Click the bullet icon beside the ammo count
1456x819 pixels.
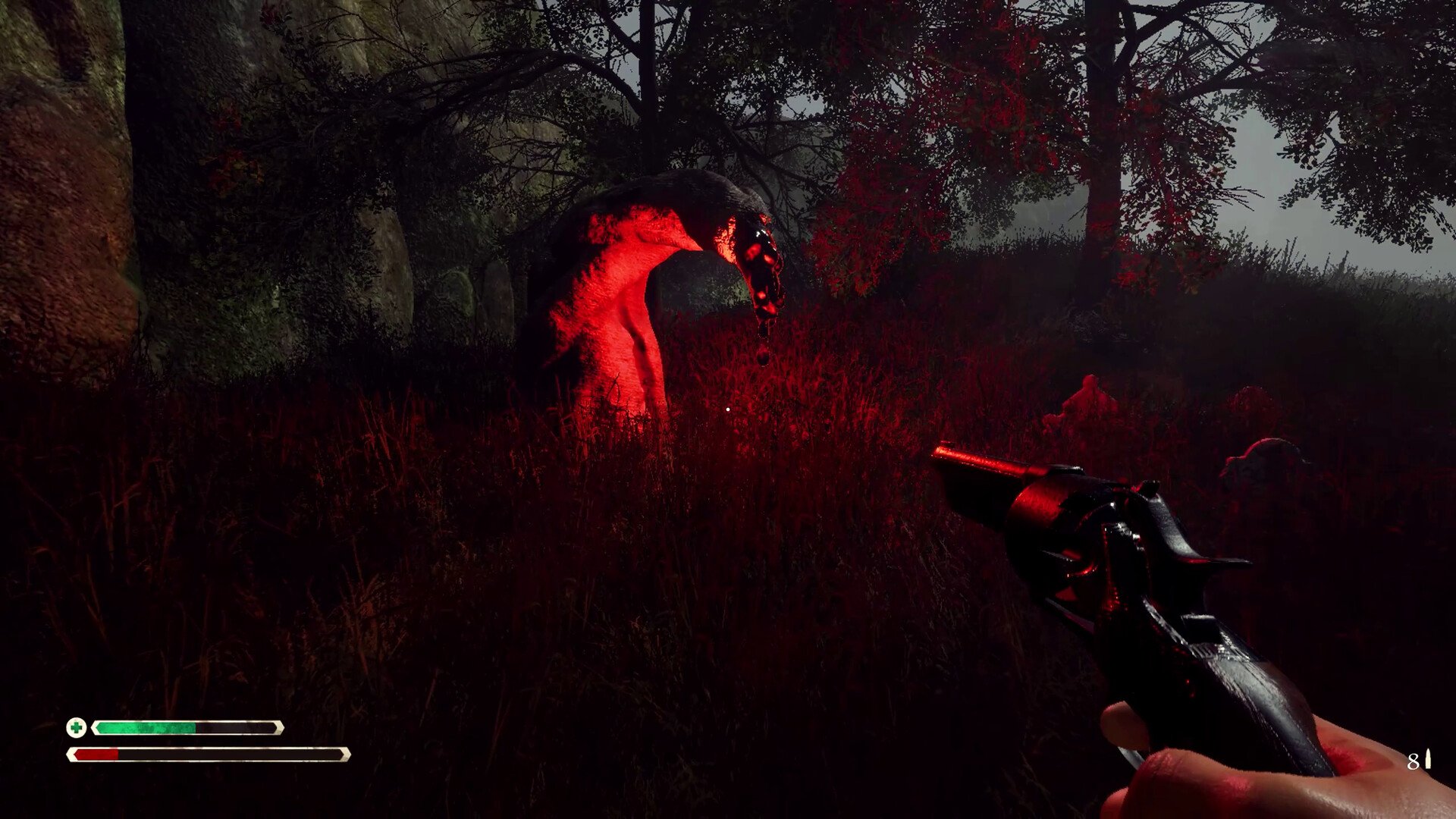tap(1428, 759)
